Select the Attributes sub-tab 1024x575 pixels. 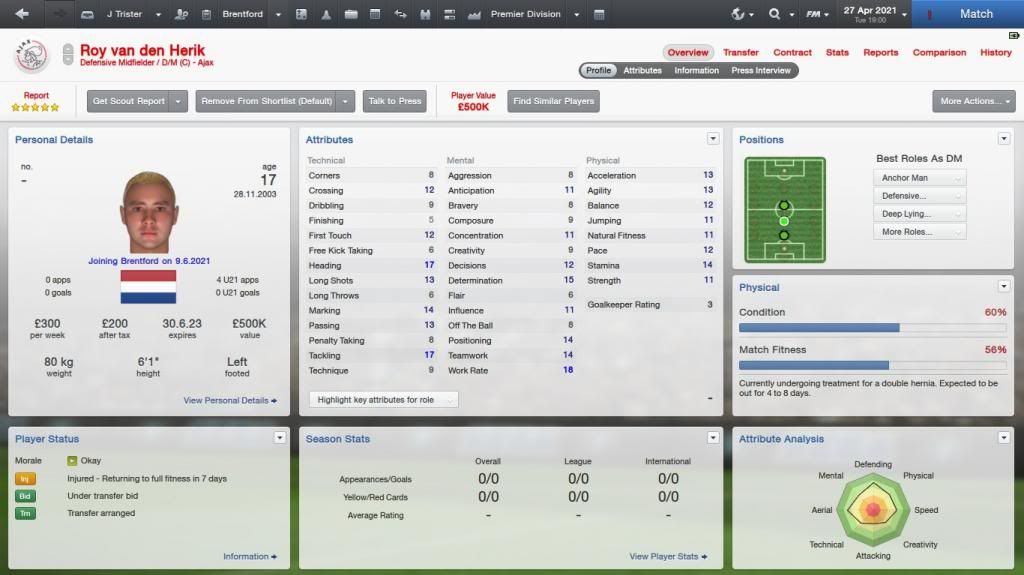click(x=642, y=71)
